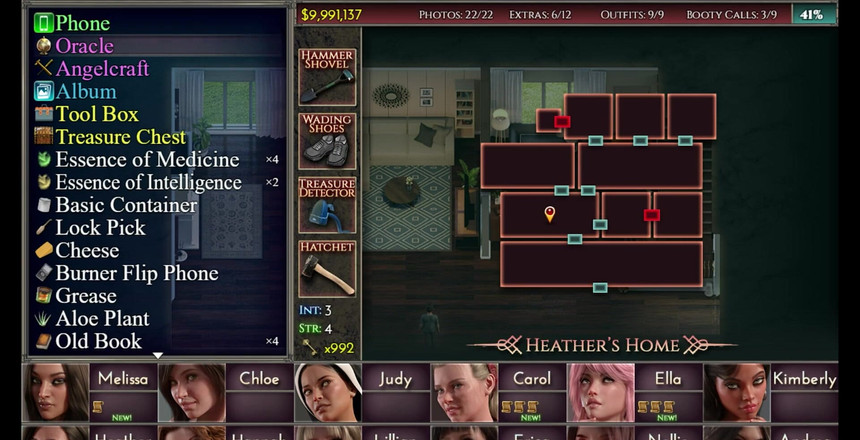Use the Essence of Medicine item
The height and width of the screenshot is (440, 860).
[x=147, y=160]
